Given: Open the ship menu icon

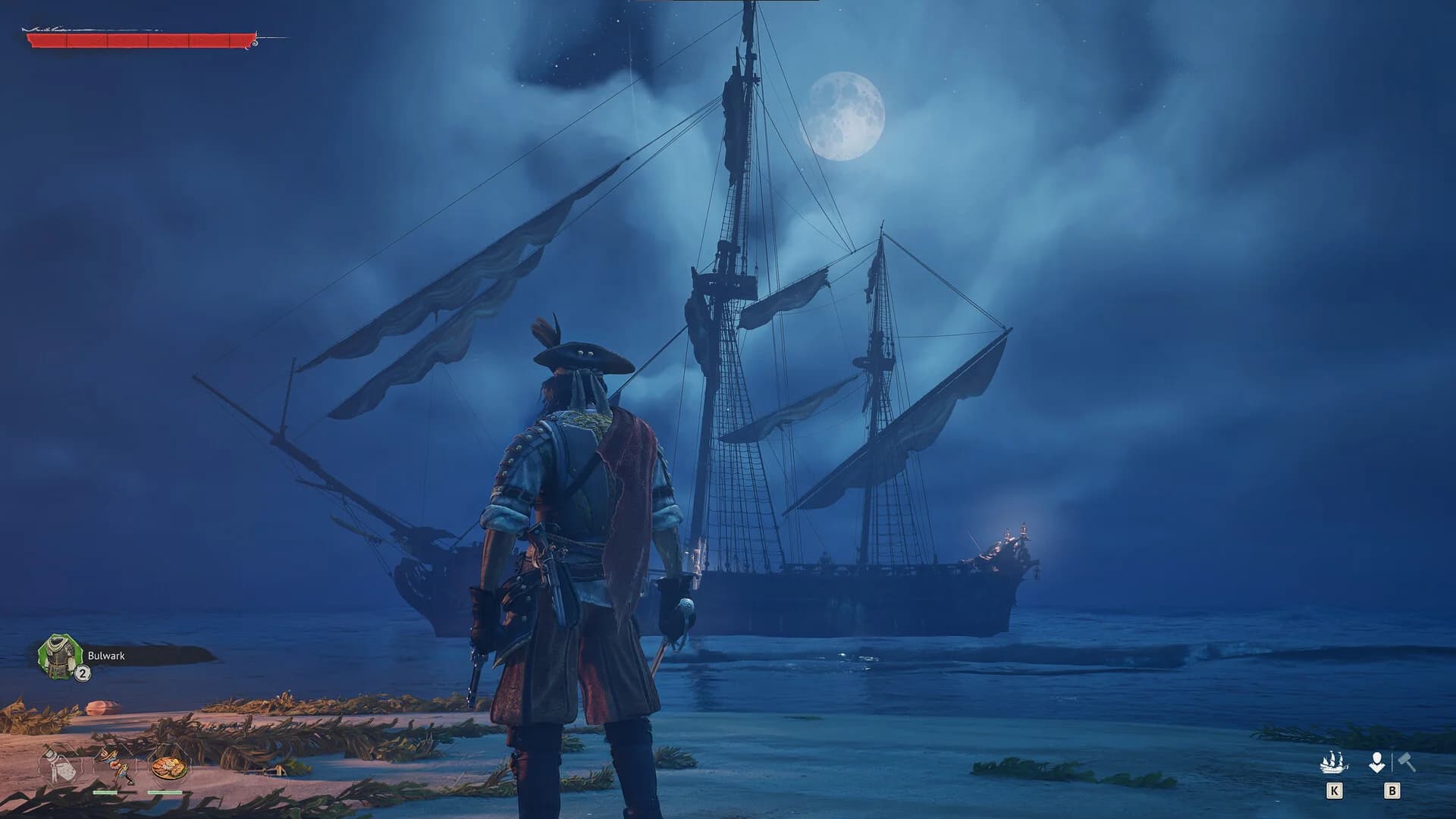Looking at the screenshot, I should 1333,762.
